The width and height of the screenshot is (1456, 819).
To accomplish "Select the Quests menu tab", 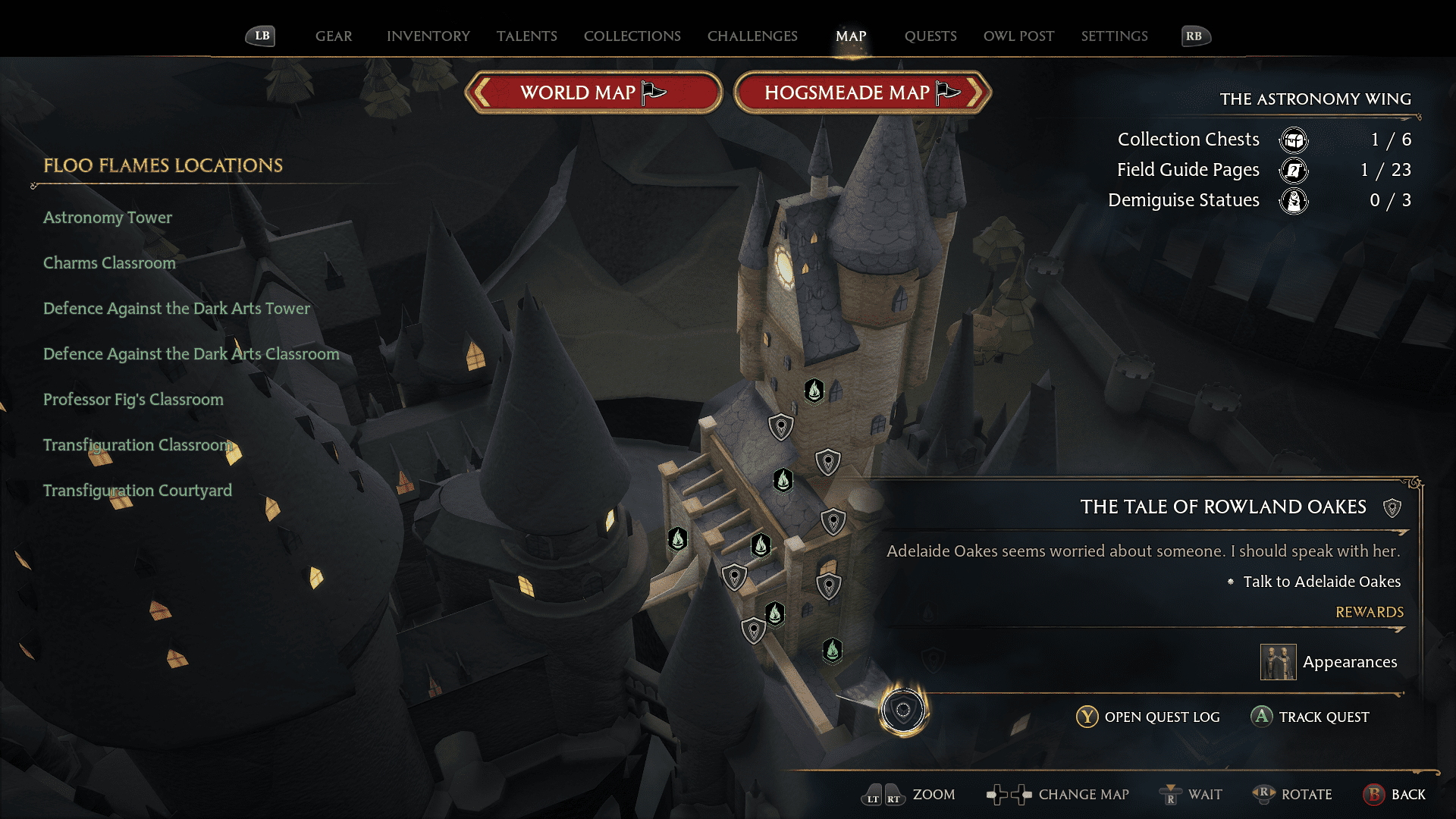I will 930,36.
